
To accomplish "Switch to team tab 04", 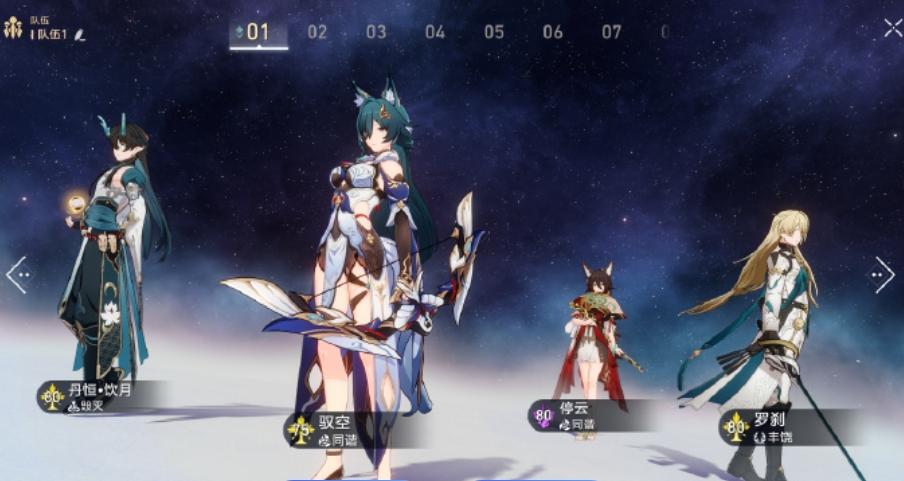I will [435, 32].
